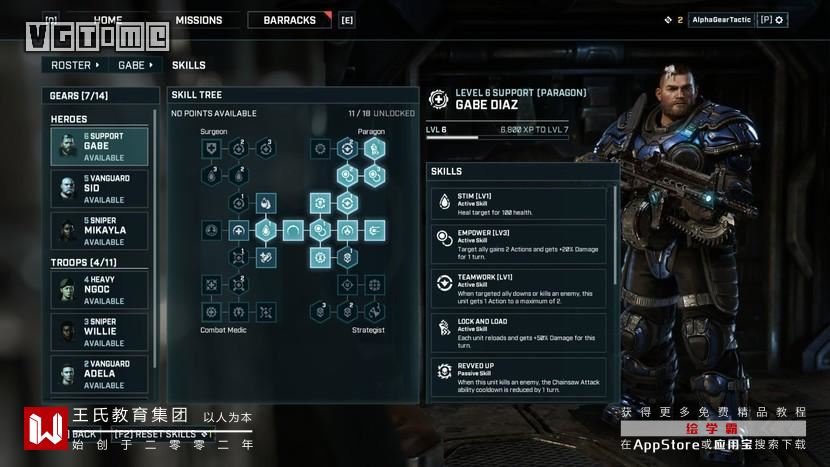The width and height of the screenshot is (830, 467).
Task: Select the Roster breadcrumb
Action: 75,65
